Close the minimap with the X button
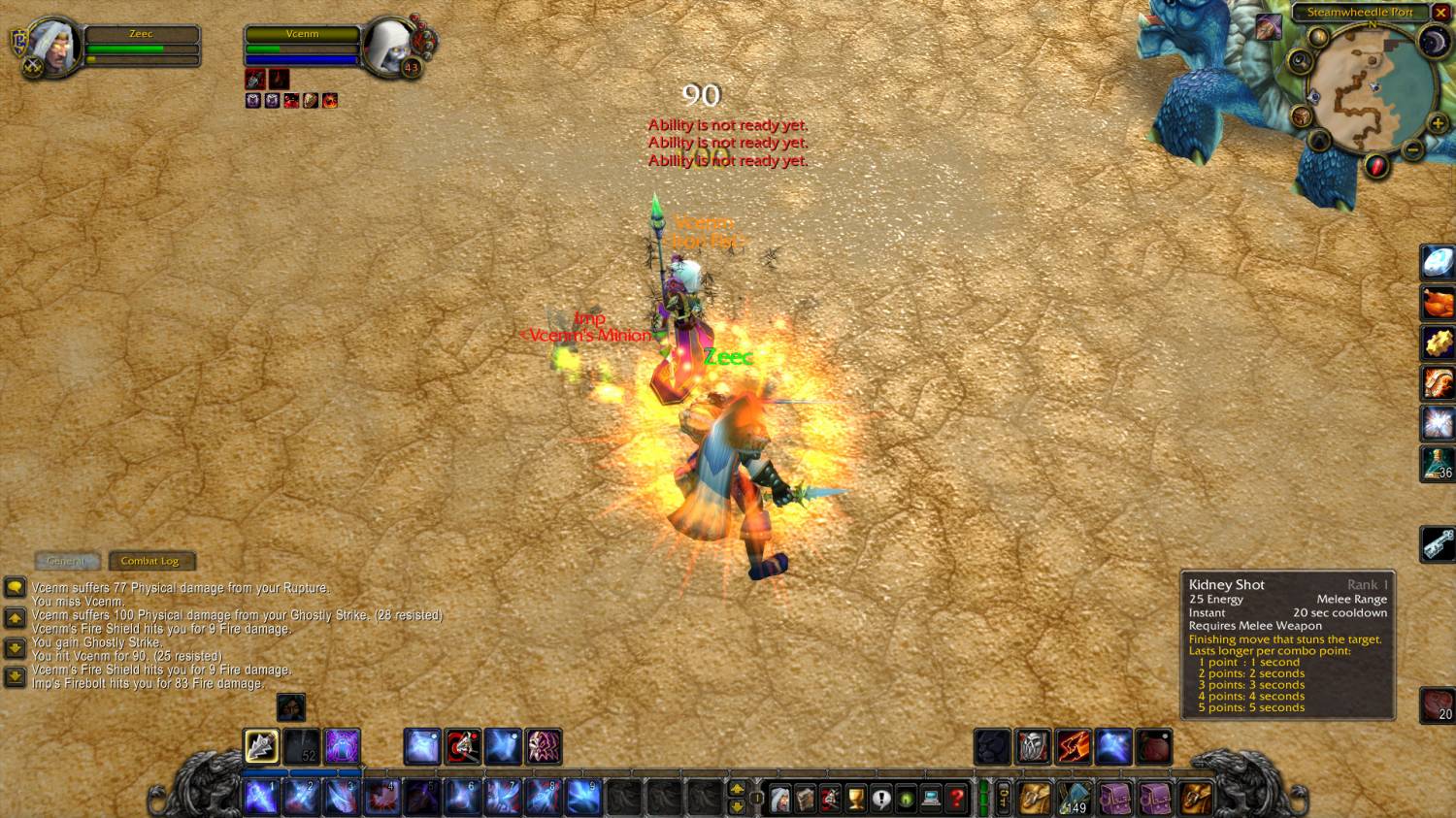The image size is (1456, 818). click(x=1441, y=13)
